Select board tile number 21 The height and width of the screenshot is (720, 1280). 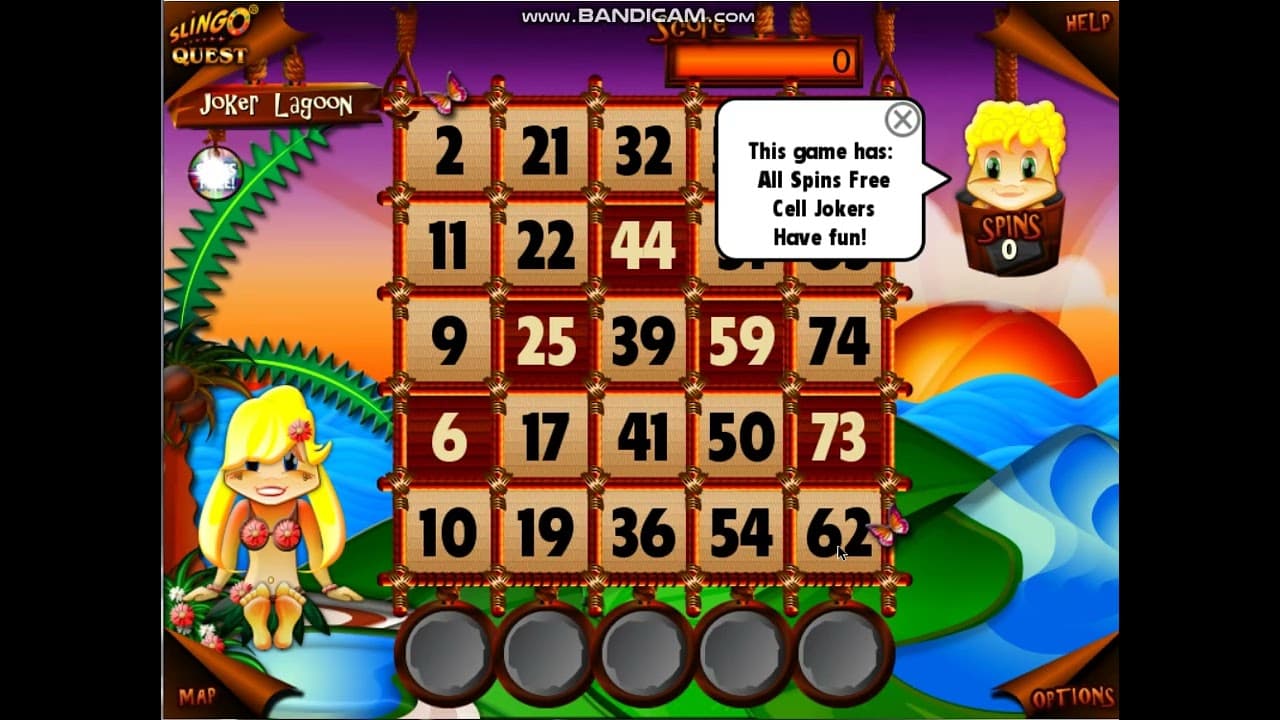click(545, 150)
